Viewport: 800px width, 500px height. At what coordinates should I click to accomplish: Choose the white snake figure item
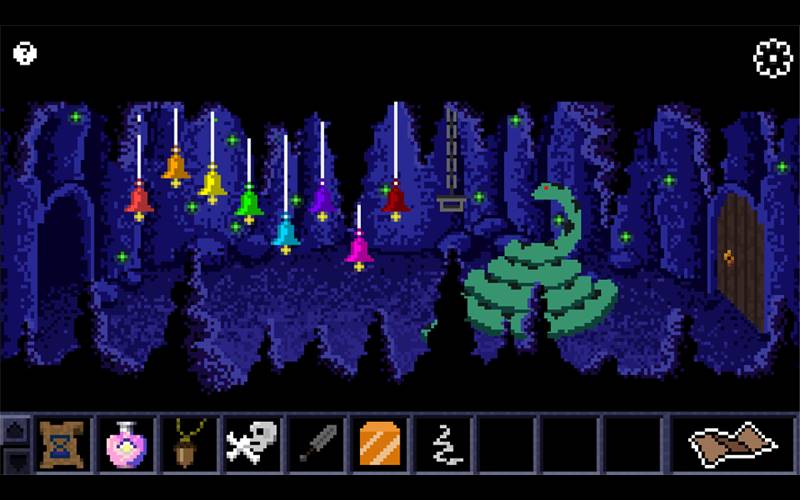[x=443, y=443]
